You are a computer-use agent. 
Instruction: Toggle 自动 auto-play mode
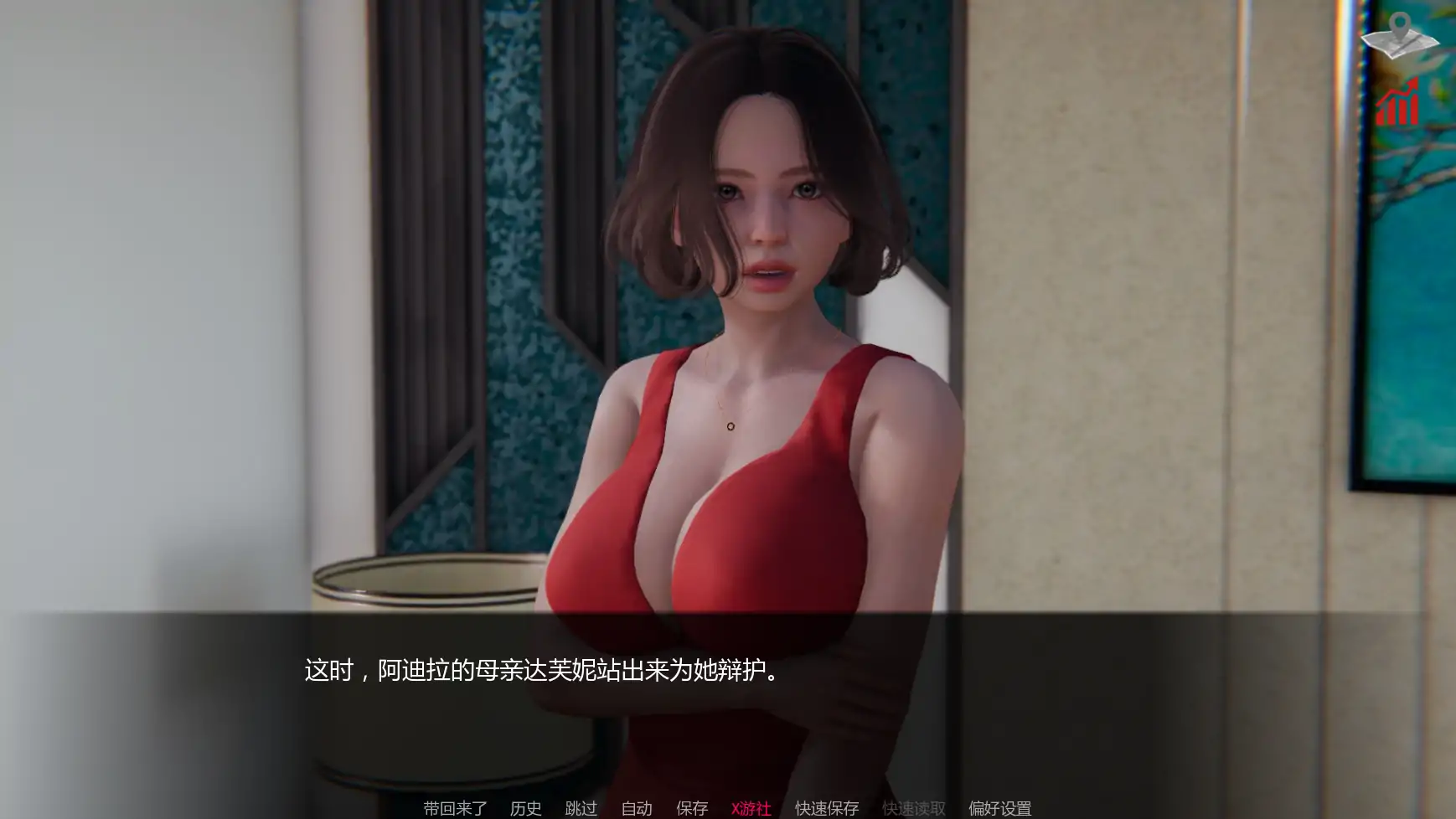coord(637,809)
